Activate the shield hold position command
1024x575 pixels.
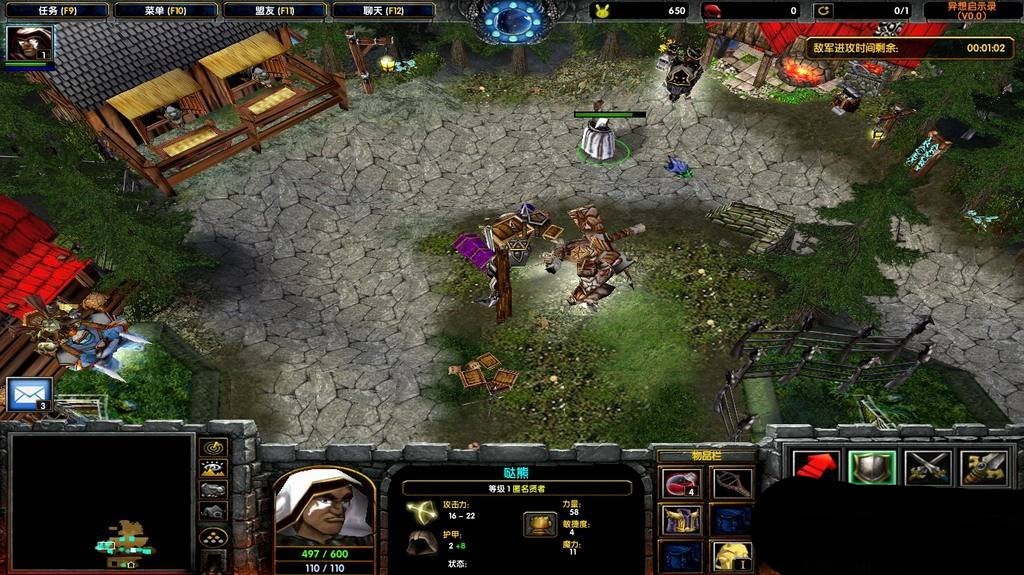click(x=871, y=467)
